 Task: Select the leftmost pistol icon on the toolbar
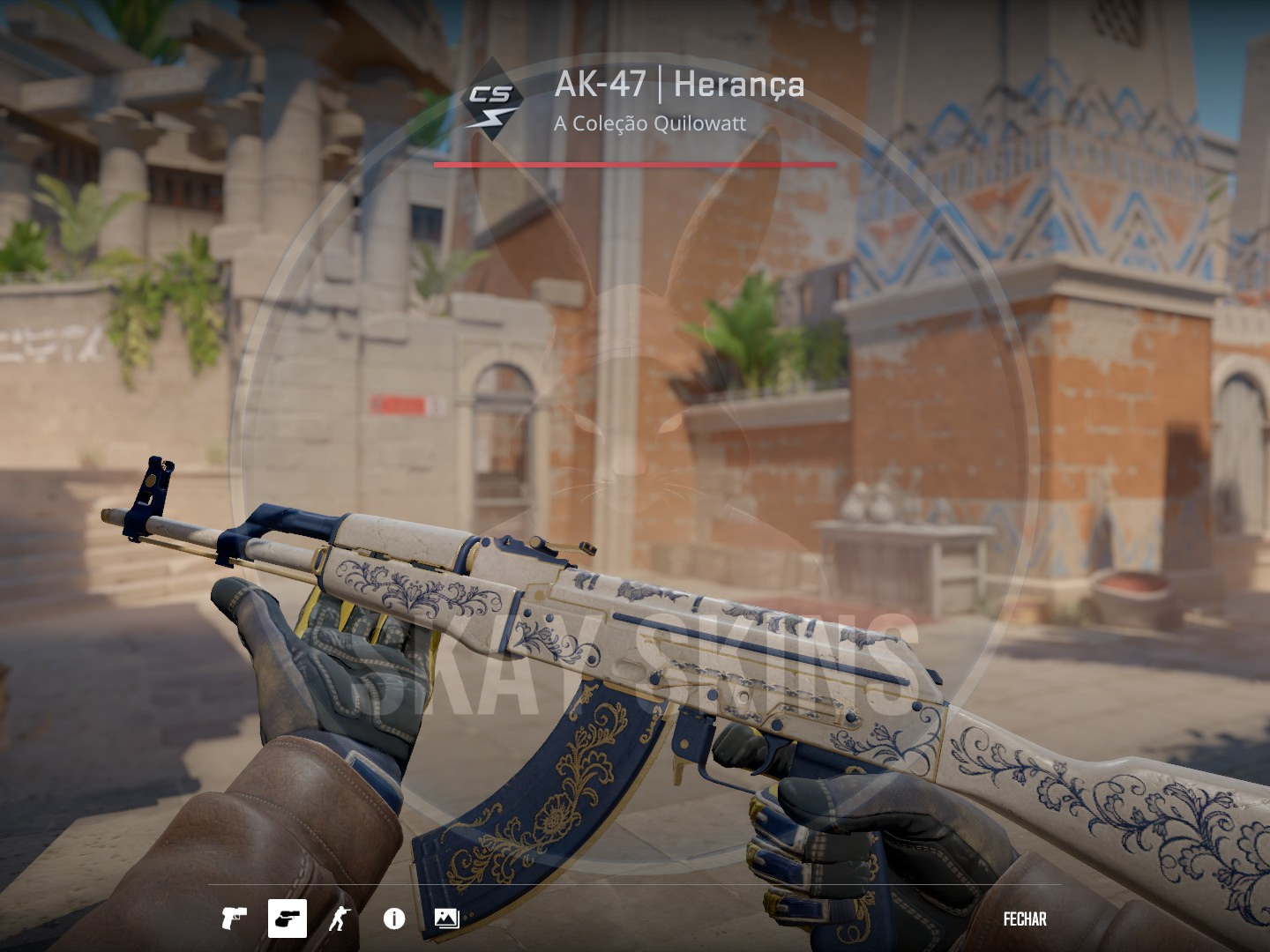[x=236, y=920]
